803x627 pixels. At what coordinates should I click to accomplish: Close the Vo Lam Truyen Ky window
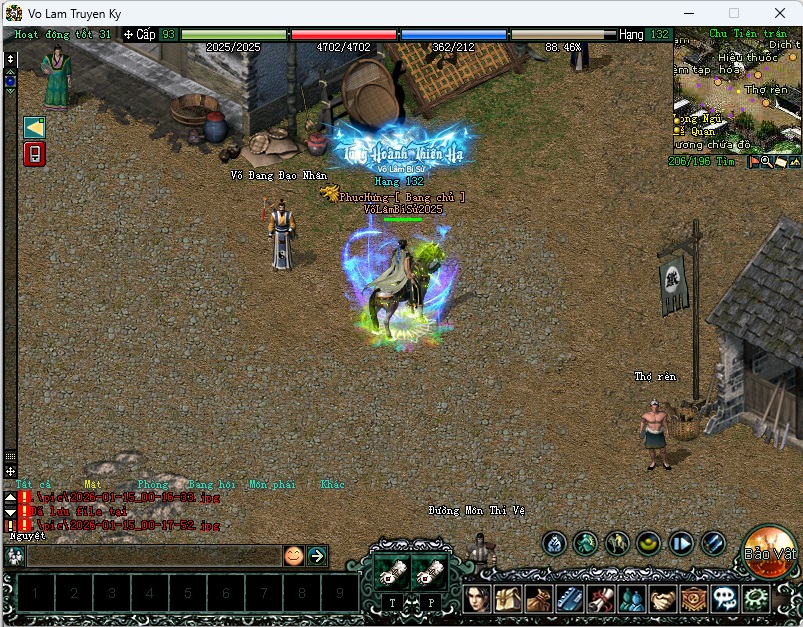coord(779,13)
